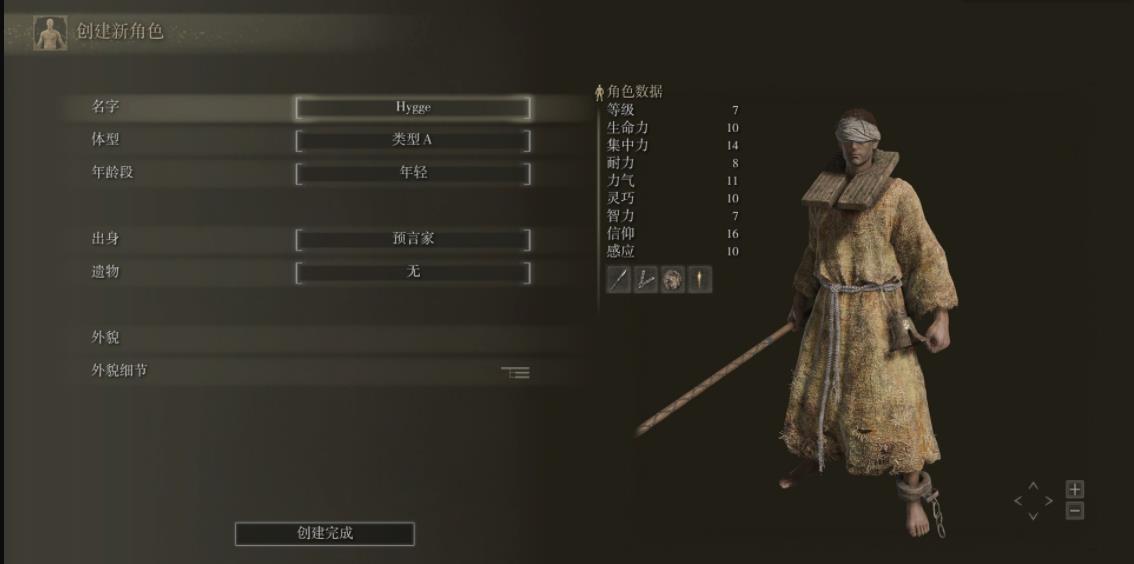Choose a keepsake in the 无 field
This screenshot has height=564, width=1134.
pos(412,272)
